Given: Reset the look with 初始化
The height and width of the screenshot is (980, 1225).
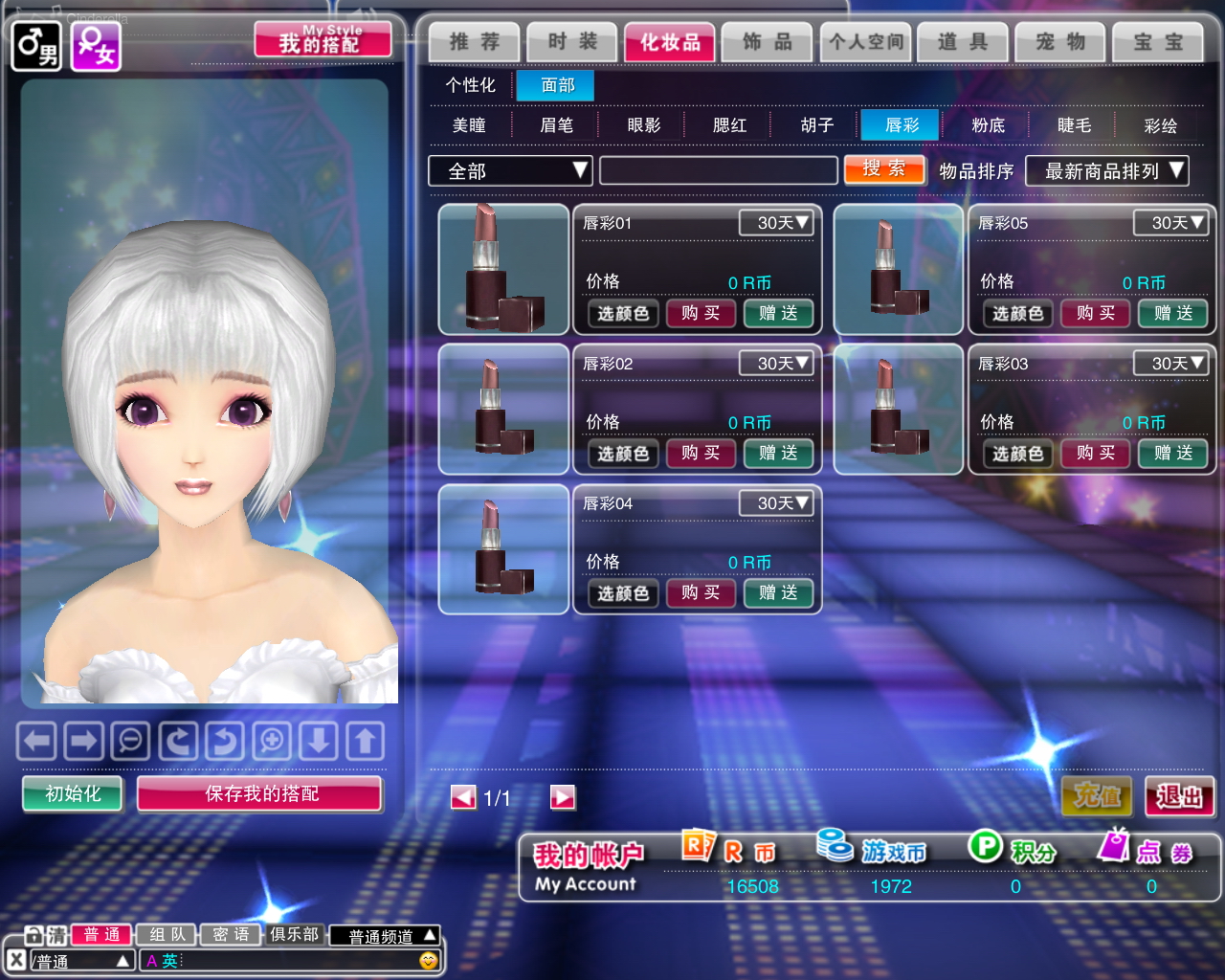Looking at the screenshot, I should click(73, 793).
